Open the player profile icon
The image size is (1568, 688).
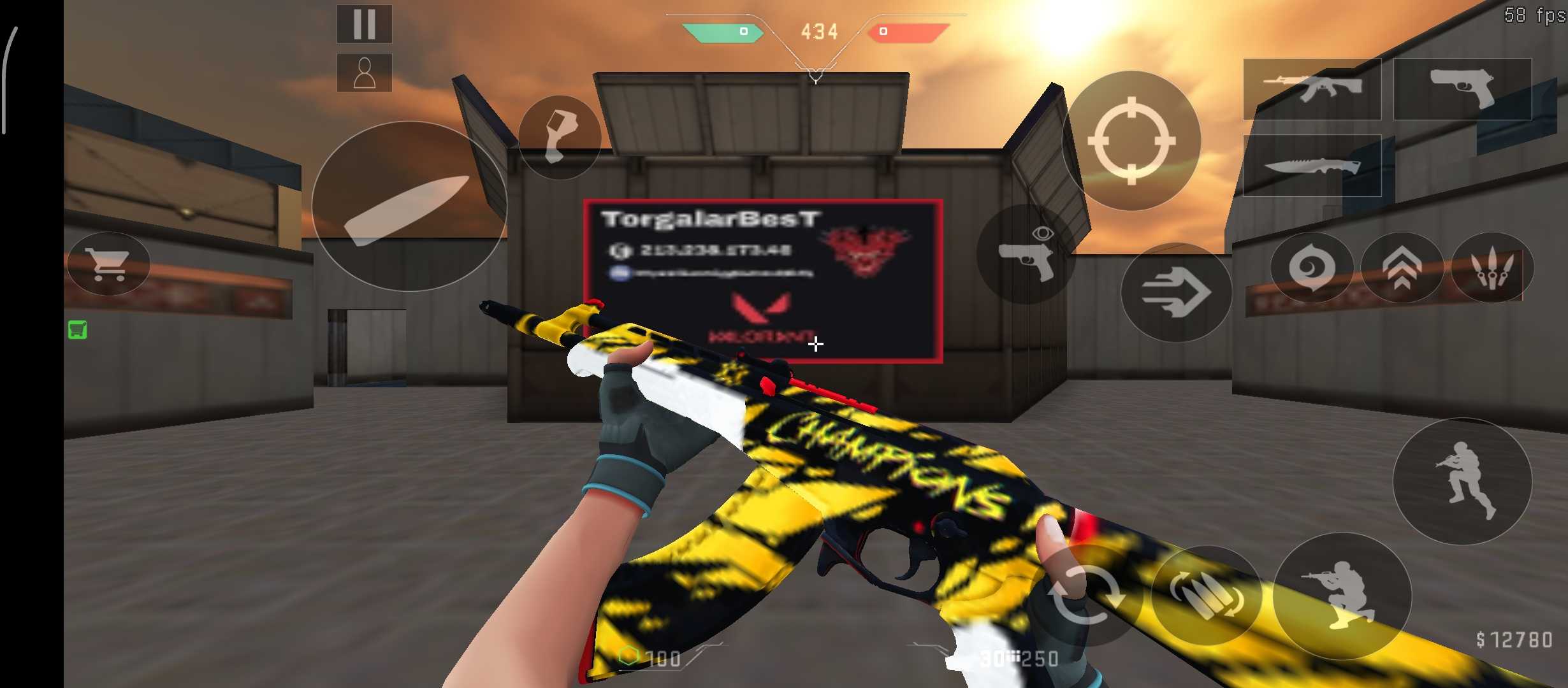click(364, 73)
